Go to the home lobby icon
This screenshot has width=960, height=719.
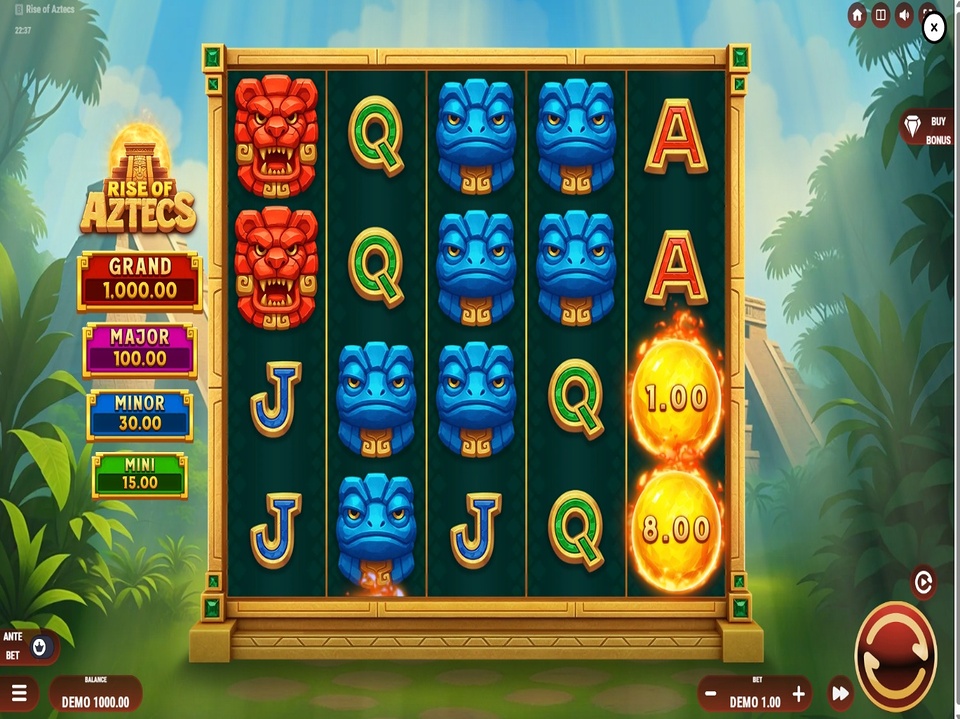pos(857,16)
